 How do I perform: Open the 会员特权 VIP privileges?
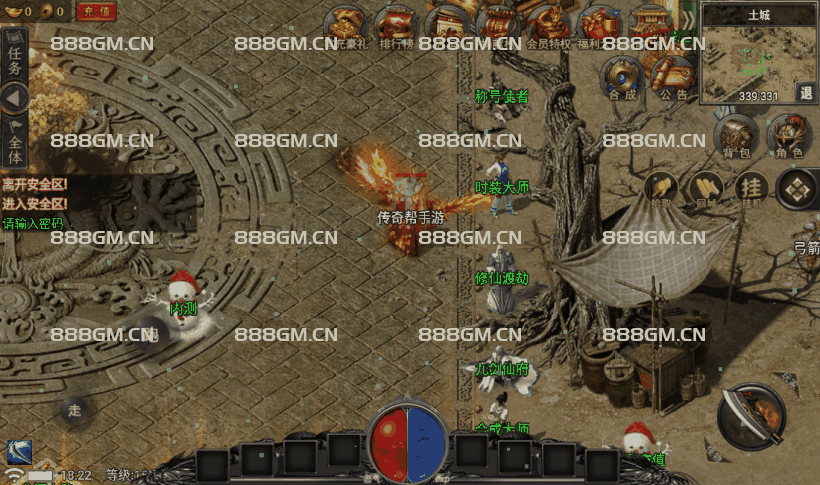pyautogui.click(x=548, y=24)
